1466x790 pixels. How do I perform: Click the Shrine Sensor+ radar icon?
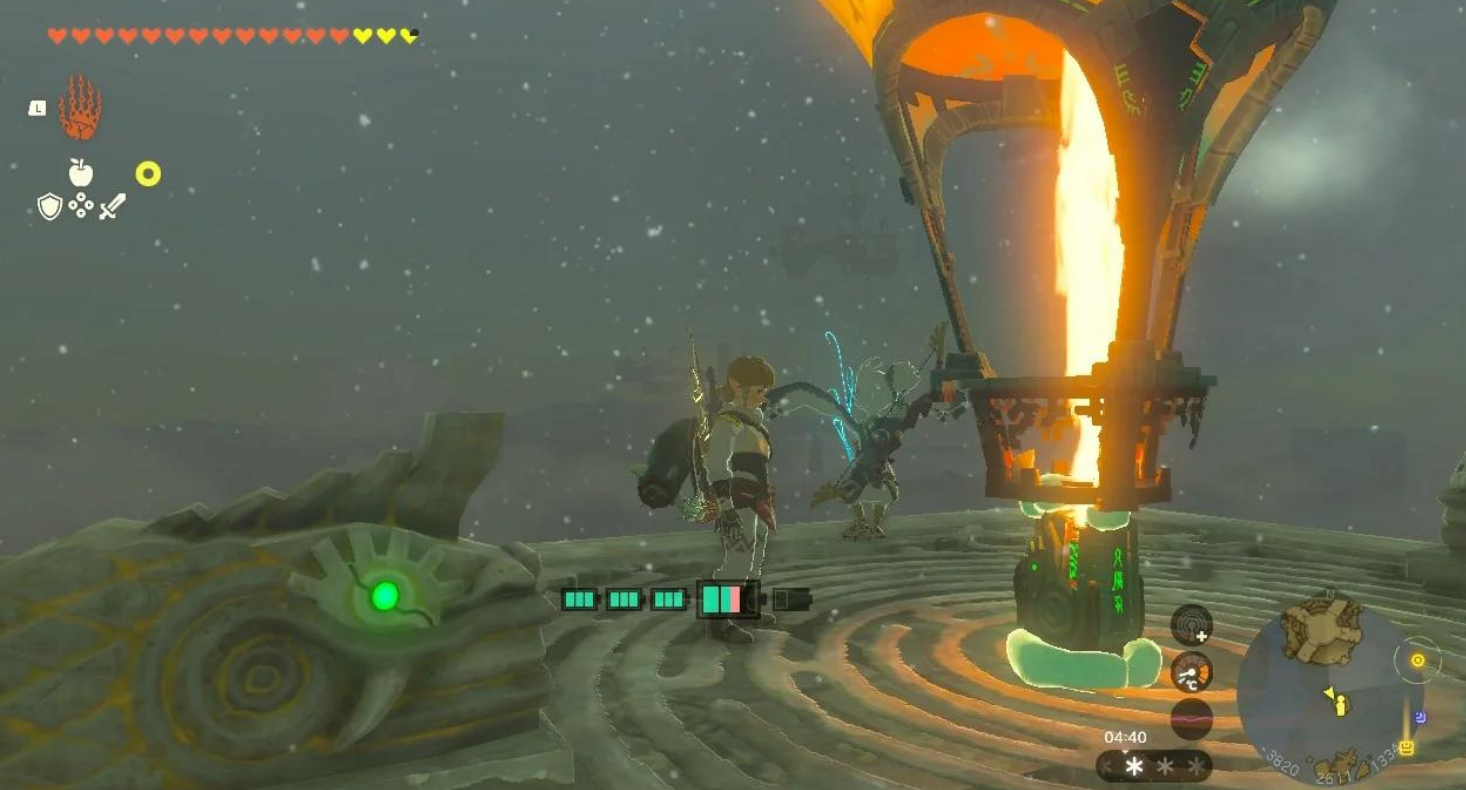1191,625
